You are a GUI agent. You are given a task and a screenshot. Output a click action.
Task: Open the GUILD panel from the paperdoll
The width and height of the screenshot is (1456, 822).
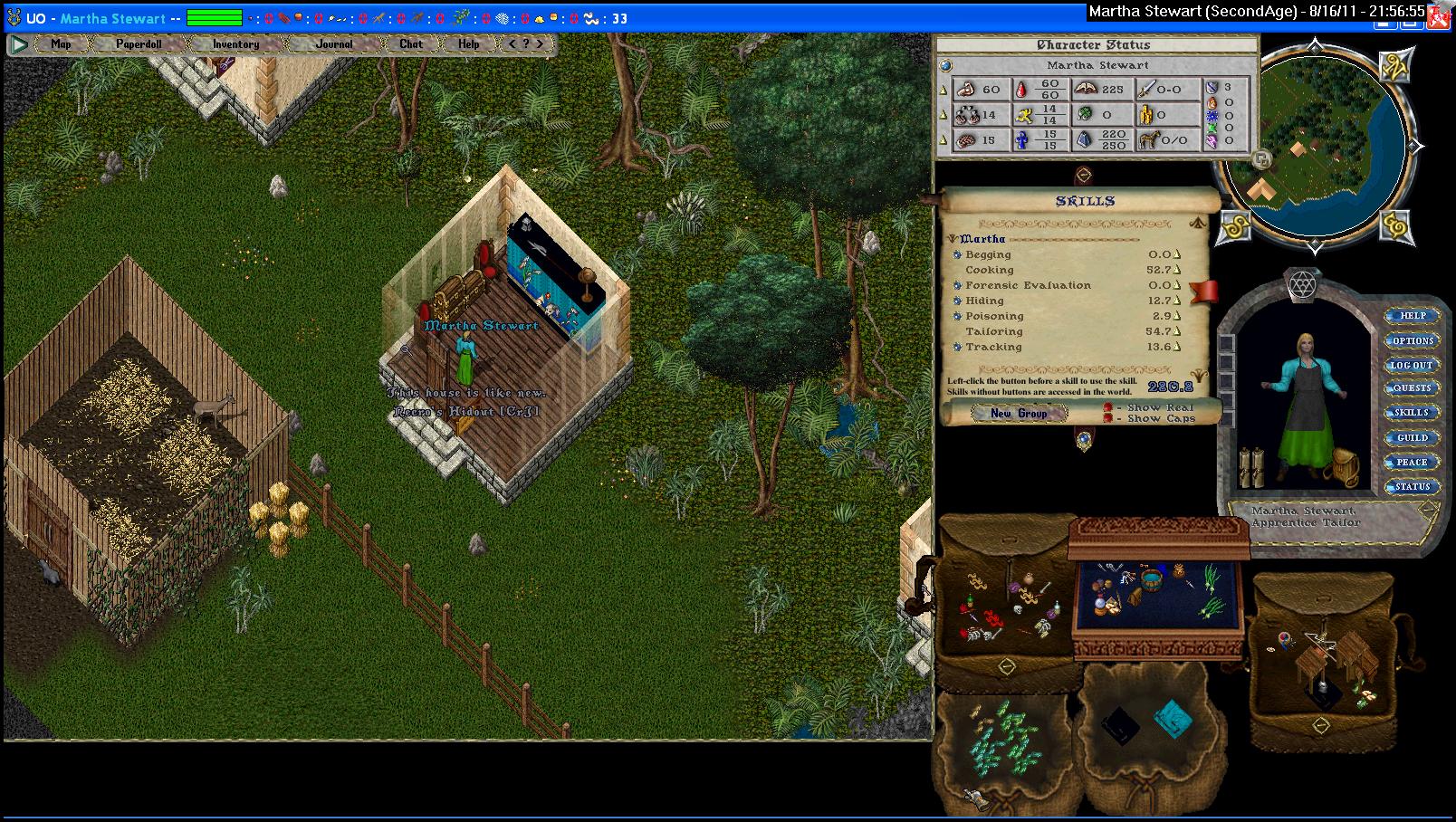tap(1412, 437)
